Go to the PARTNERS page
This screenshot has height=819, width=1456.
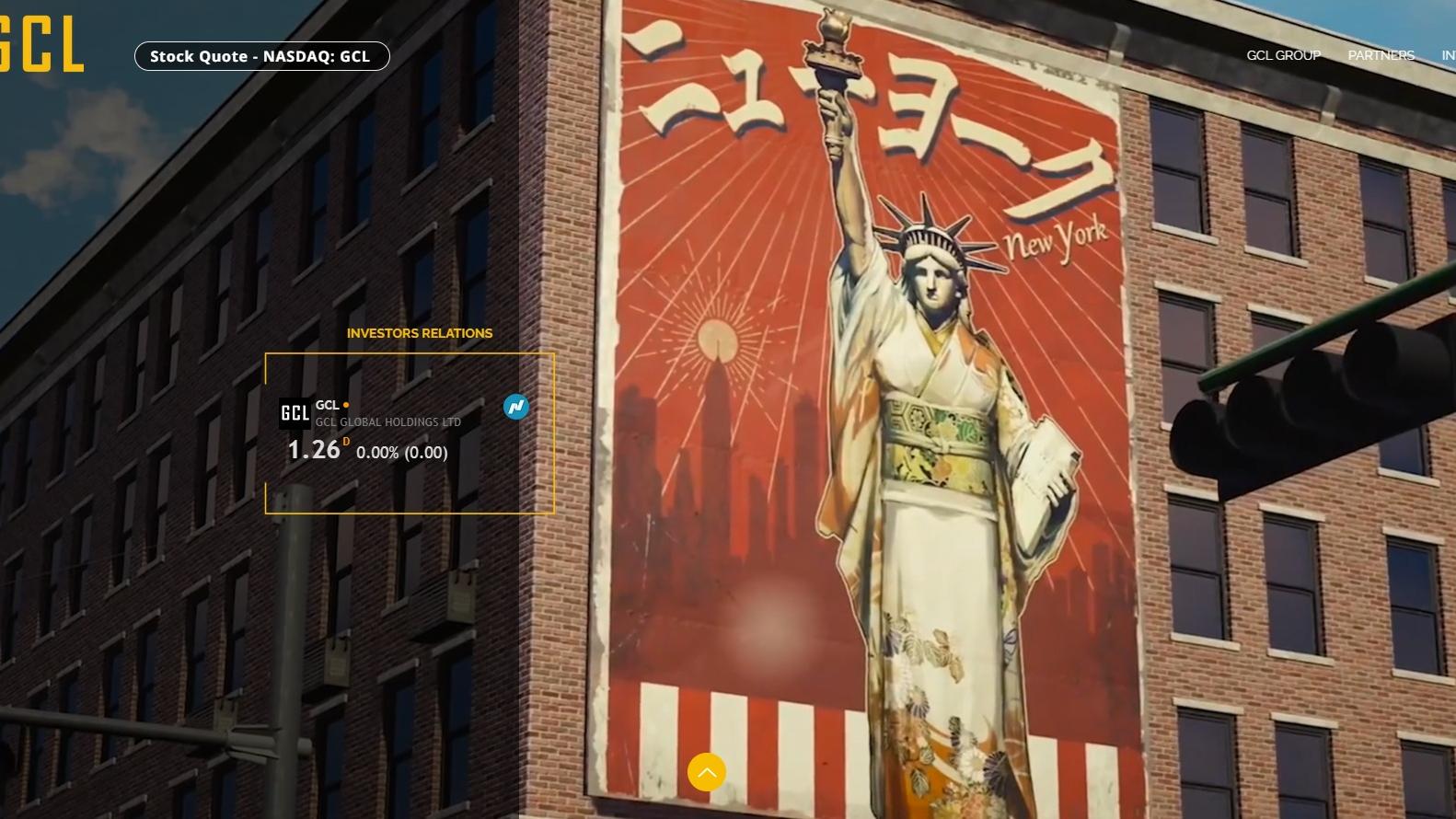click(1381, 55)
